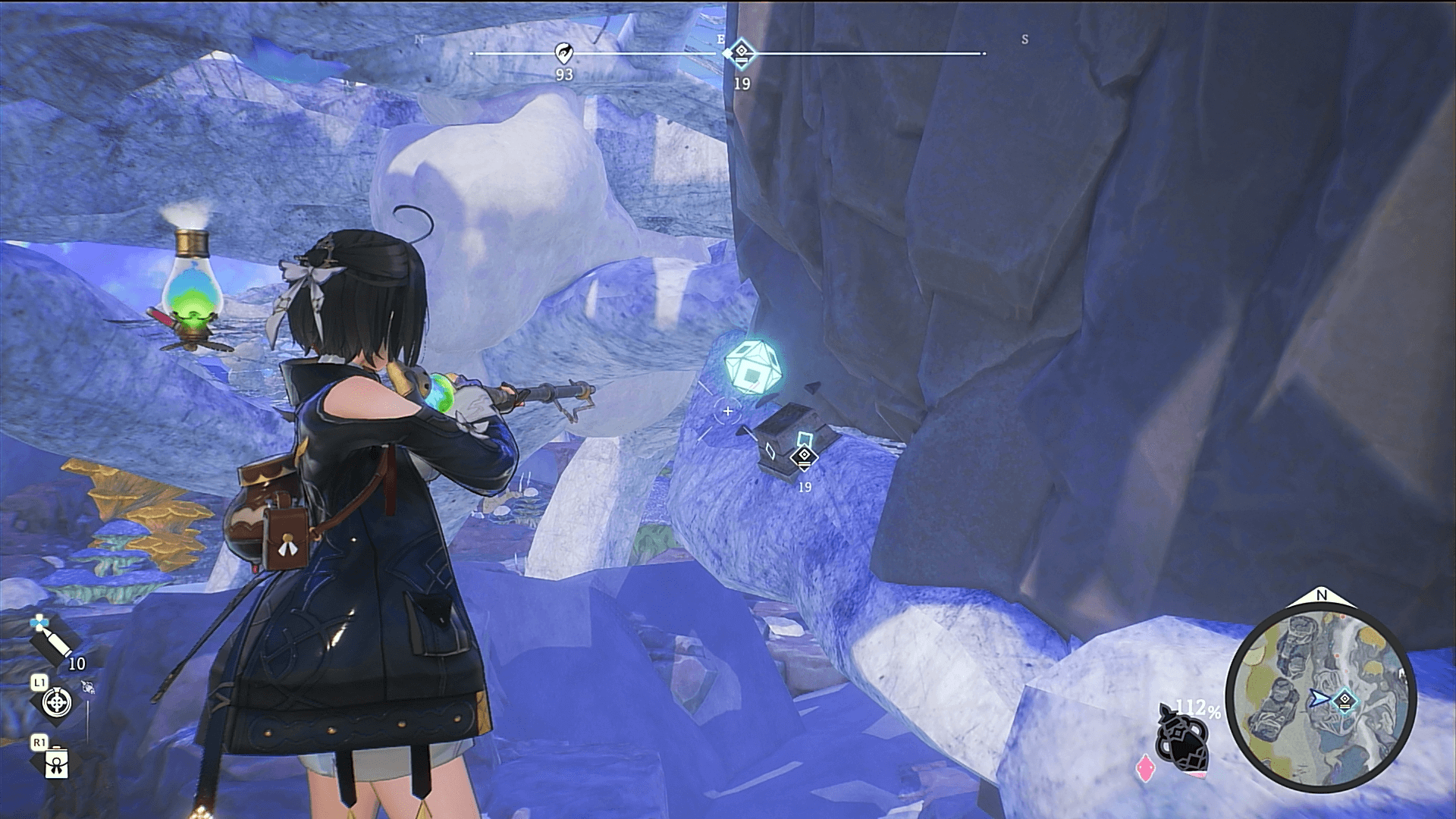Open the item pouch icon

56,763
